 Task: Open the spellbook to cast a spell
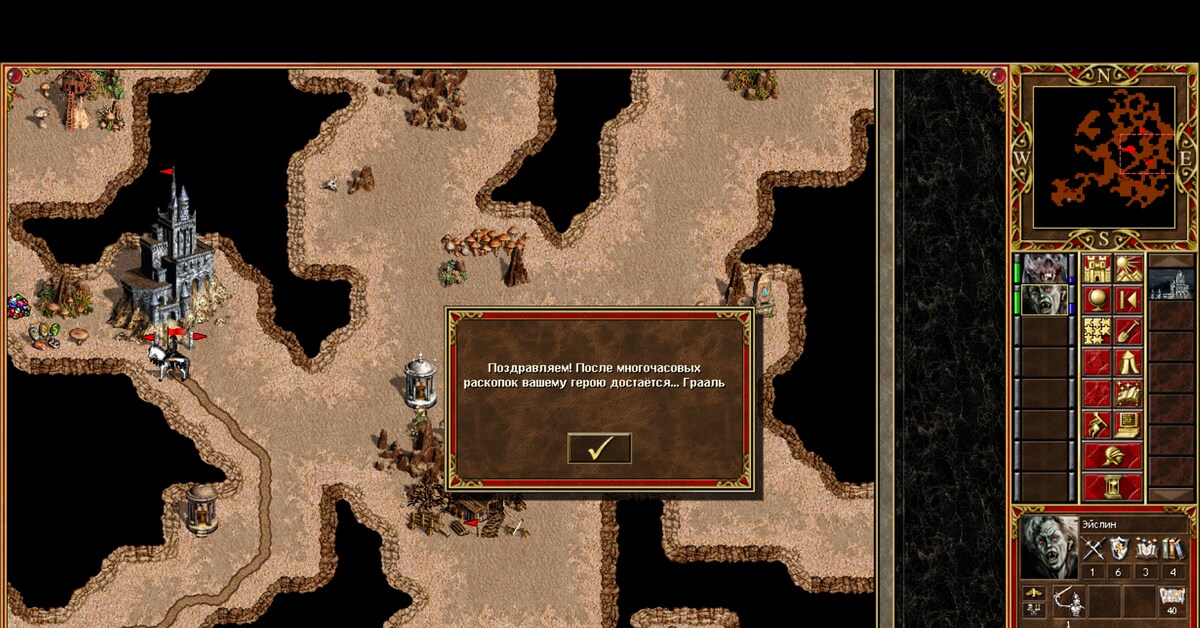click(1128, 393)
